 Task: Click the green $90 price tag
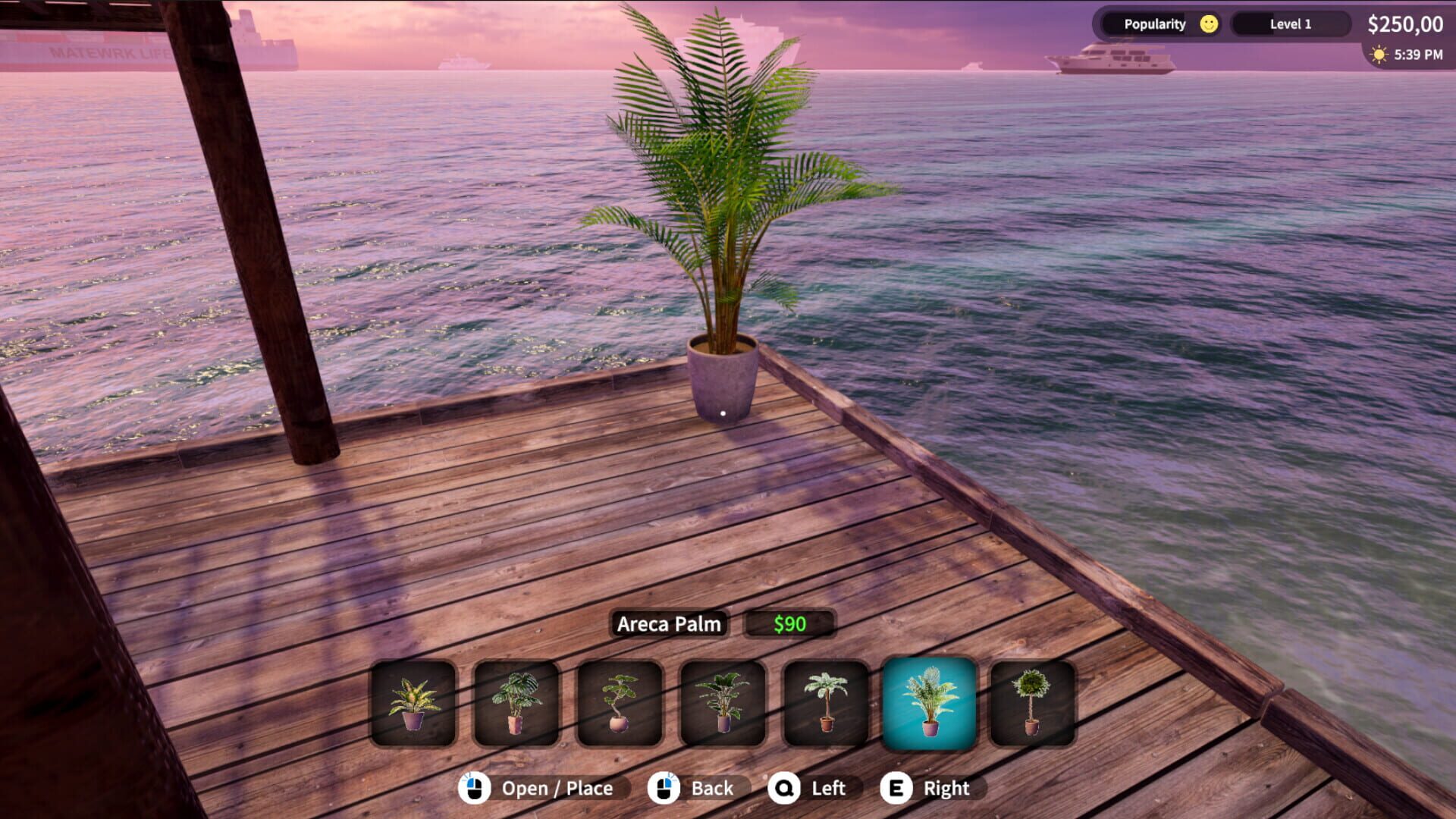click(x=789, y=624)
